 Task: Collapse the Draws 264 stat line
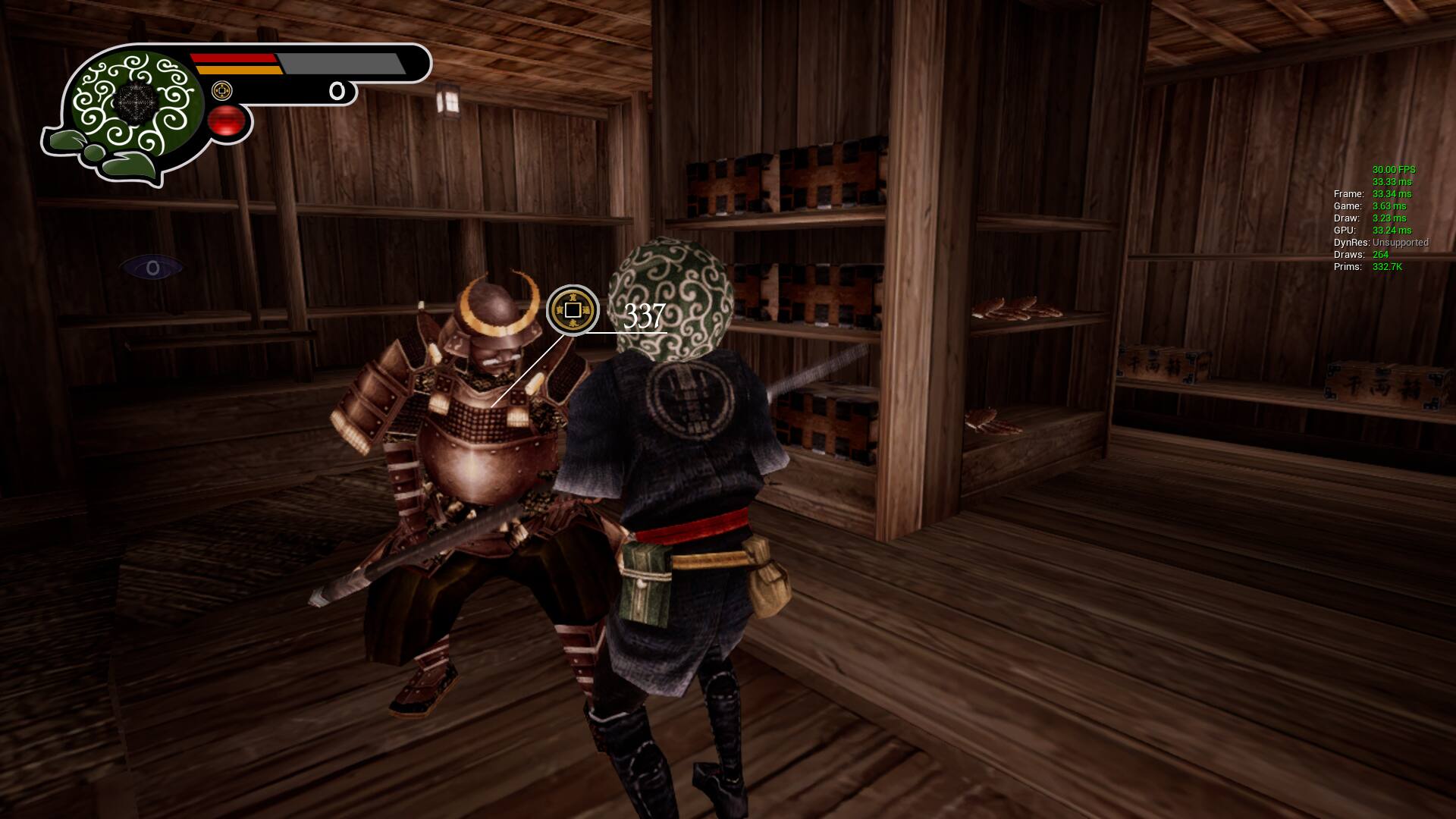[x=1361, y=255]
